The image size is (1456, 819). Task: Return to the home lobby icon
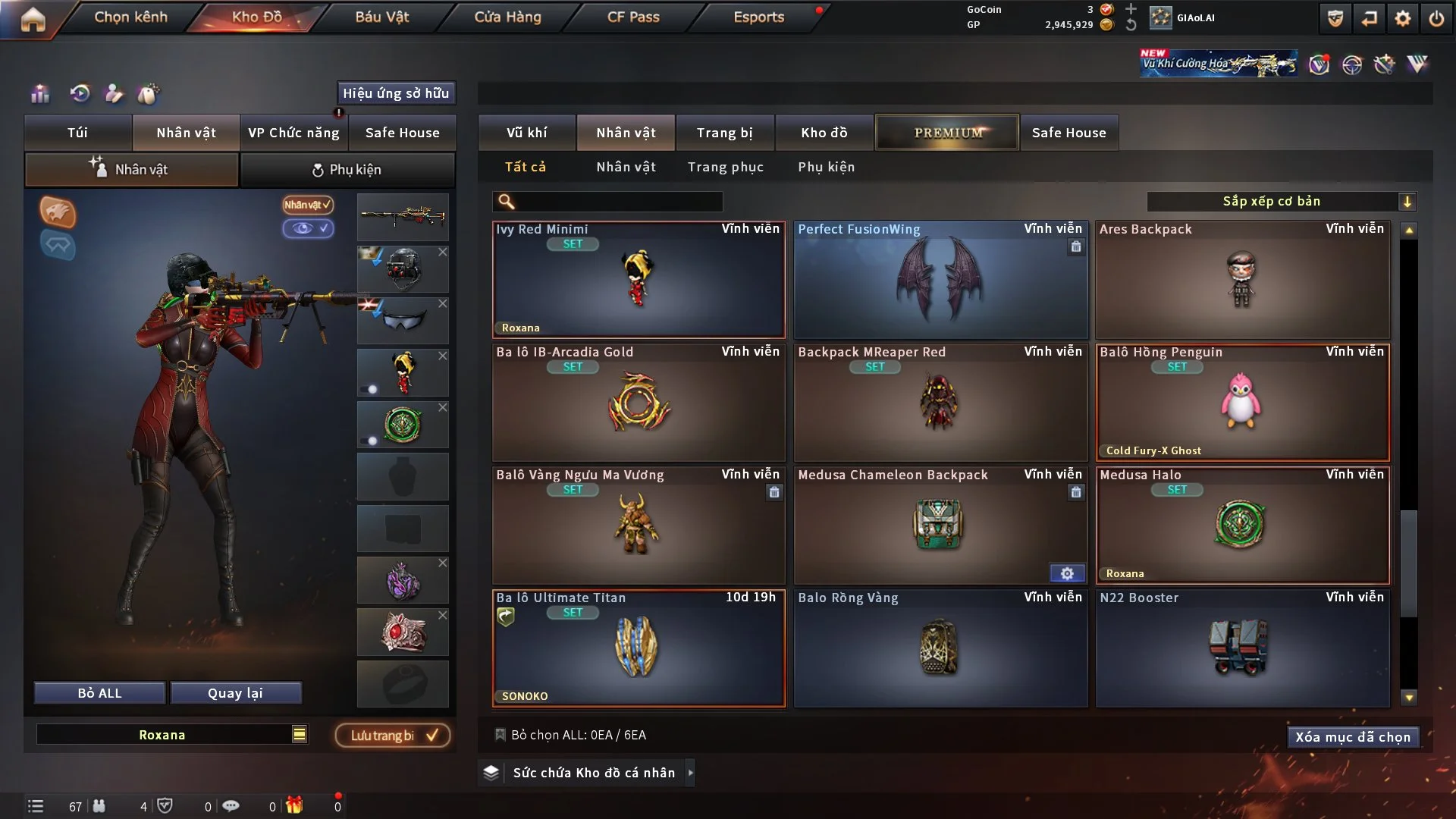pos(33,19)
